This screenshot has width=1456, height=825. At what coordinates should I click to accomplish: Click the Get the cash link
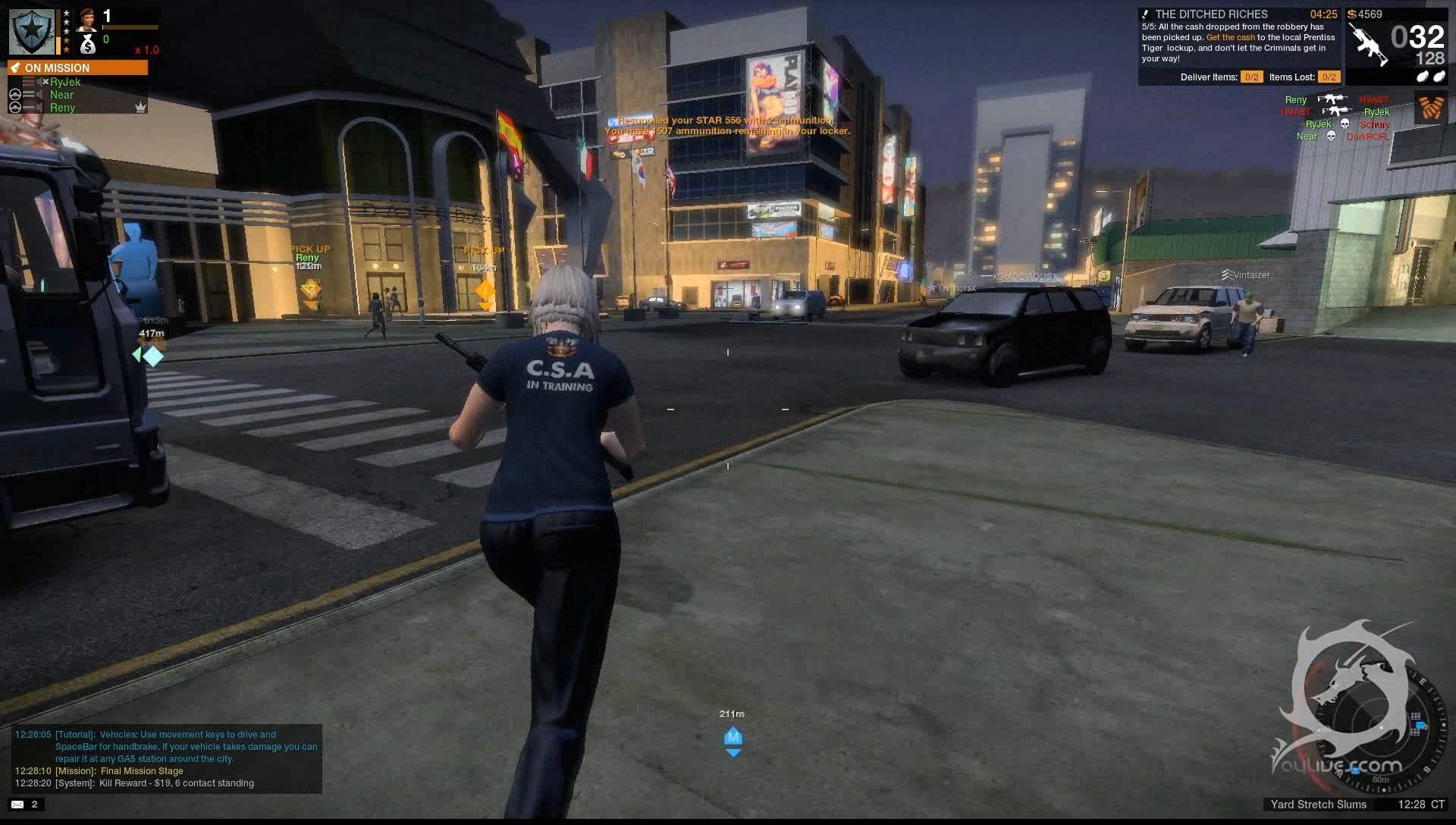pos(1230,37)
